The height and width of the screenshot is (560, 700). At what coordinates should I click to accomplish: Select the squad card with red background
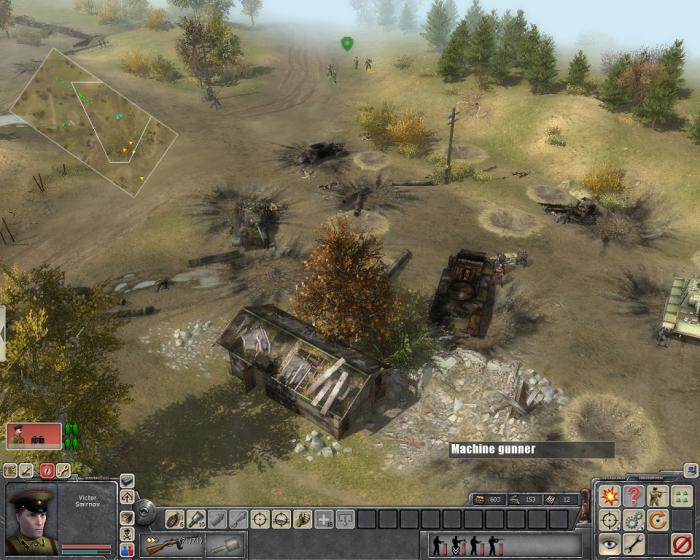[33, 435]
